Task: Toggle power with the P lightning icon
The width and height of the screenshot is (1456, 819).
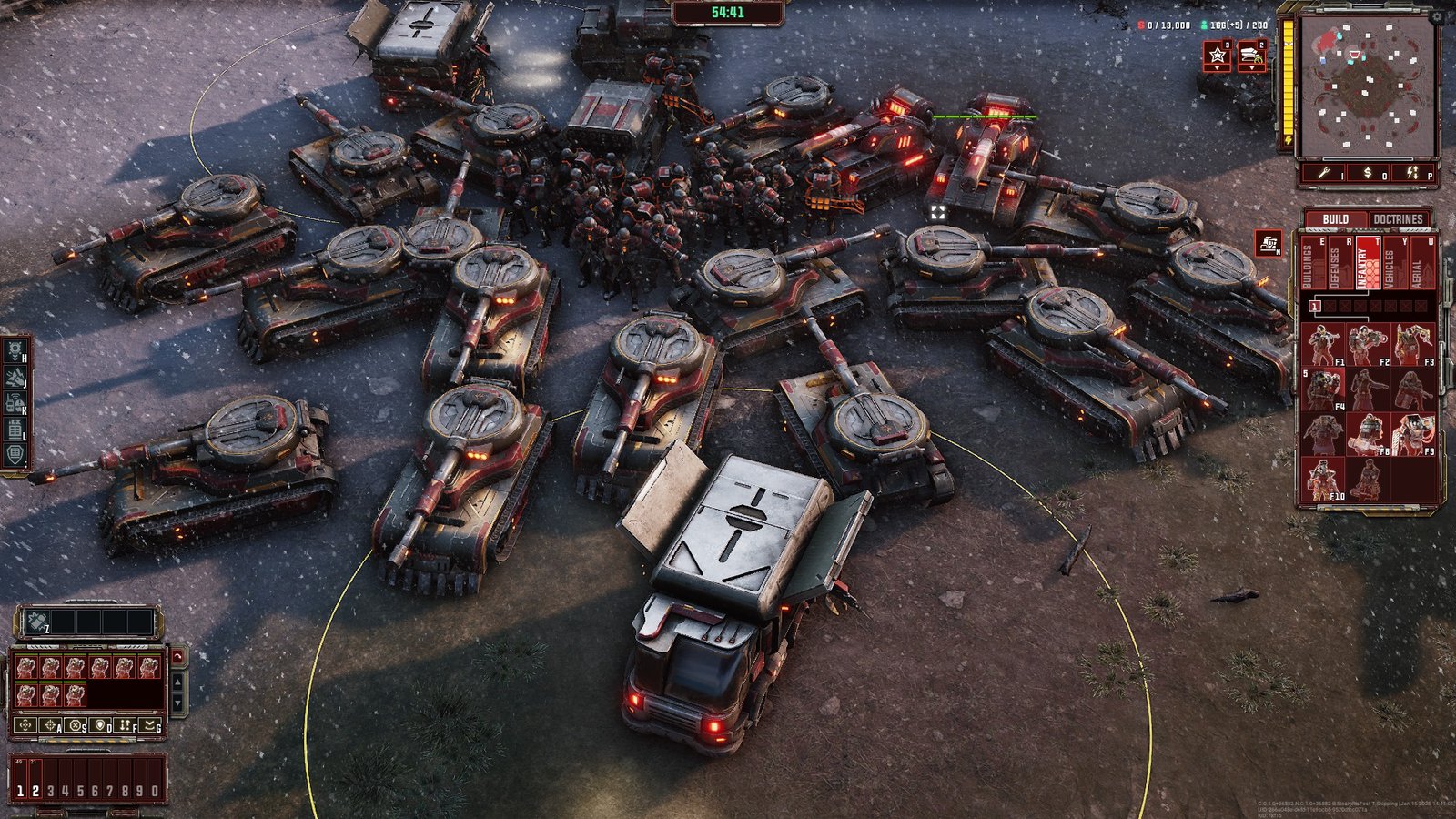Action: pyautogui.click(x=1412, y=172)
